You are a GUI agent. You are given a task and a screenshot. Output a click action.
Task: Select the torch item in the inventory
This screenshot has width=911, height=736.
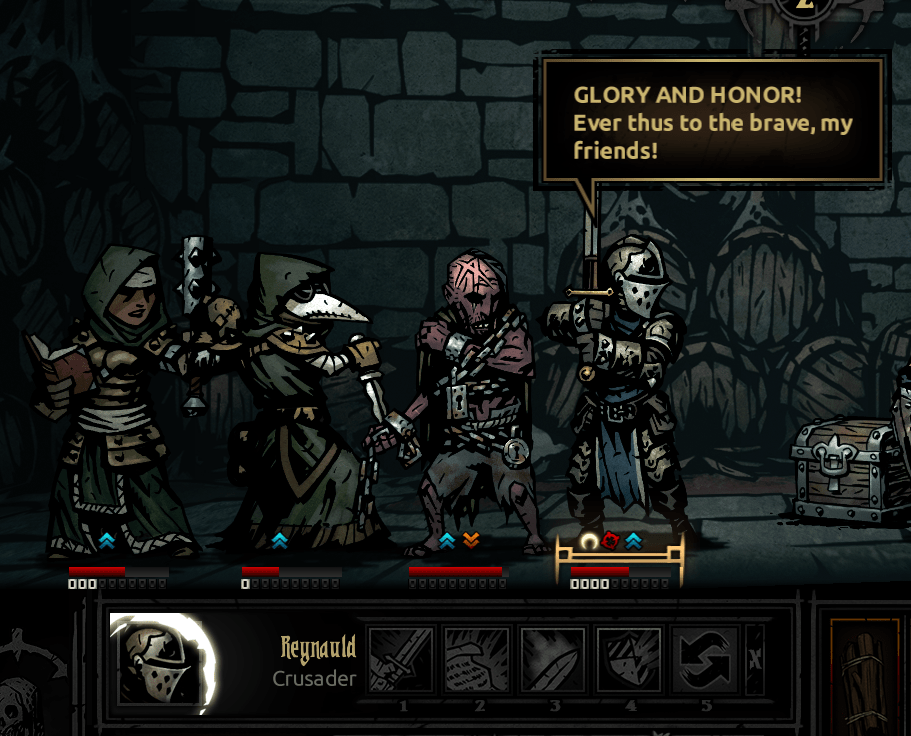click(x=863, y=676)
